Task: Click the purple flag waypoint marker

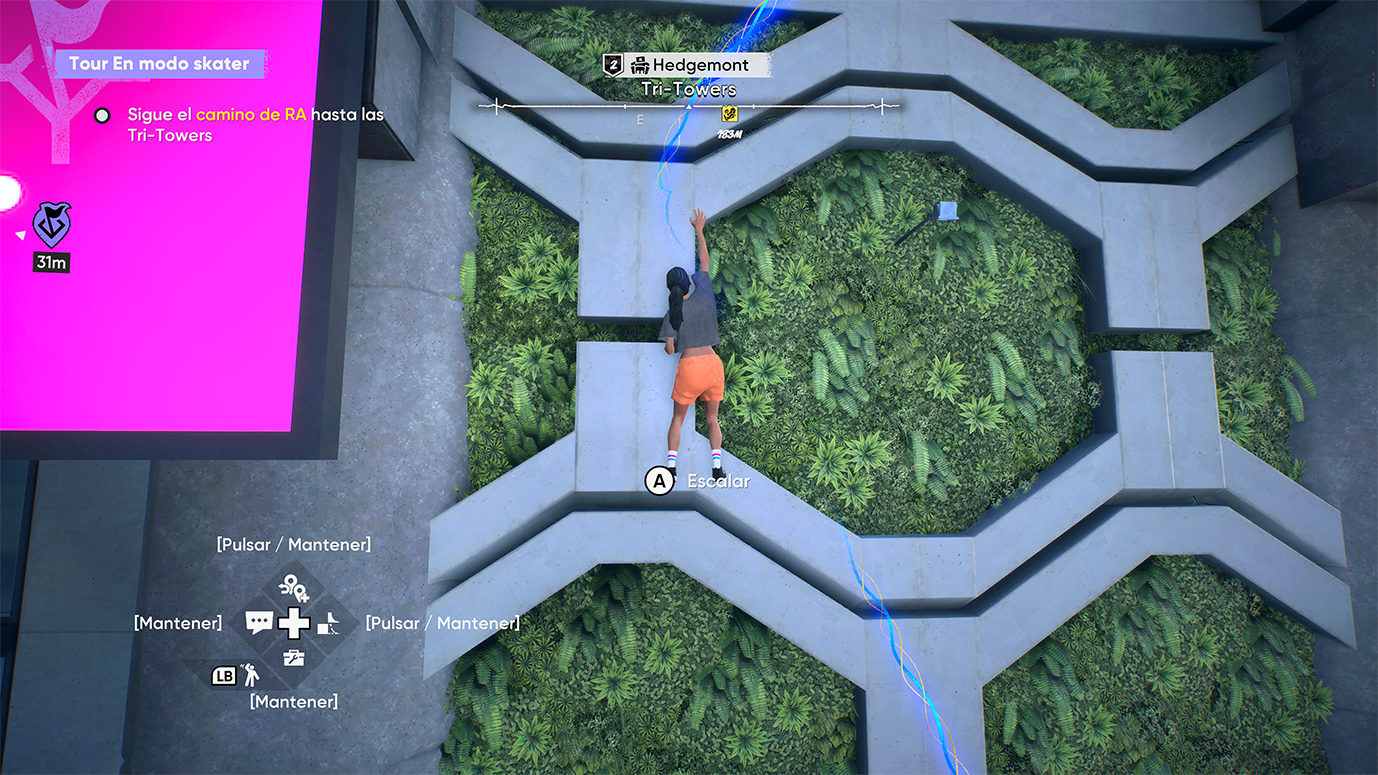Action: point(51,225)
